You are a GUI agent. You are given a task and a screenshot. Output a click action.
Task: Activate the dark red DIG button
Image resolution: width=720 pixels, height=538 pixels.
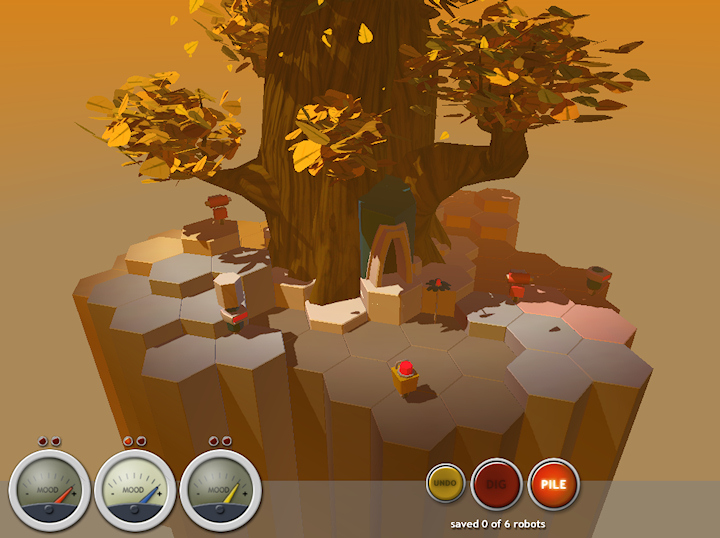click(x=496, y=484)
